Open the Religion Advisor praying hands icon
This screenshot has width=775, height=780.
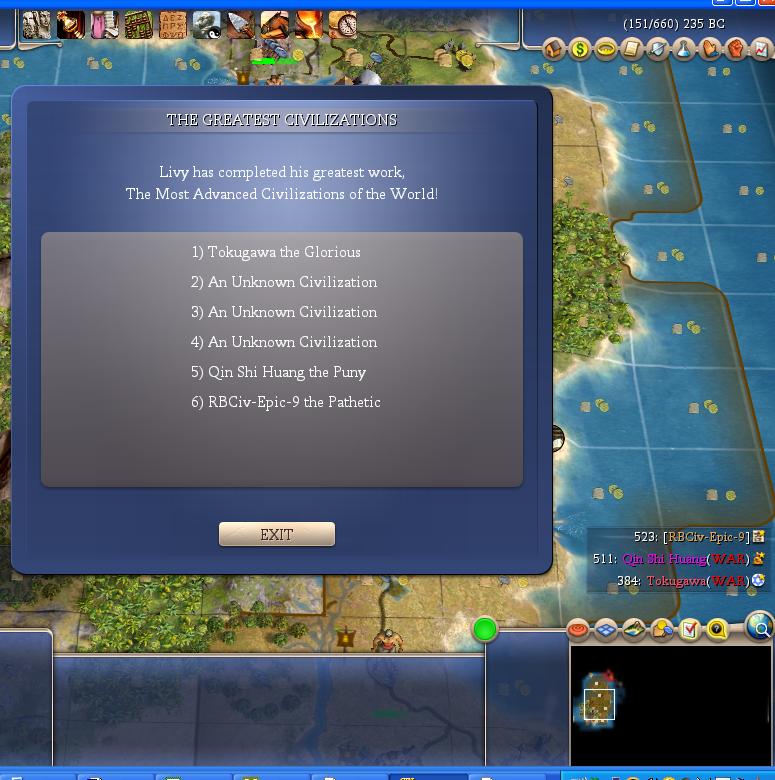tap(710, 49)
